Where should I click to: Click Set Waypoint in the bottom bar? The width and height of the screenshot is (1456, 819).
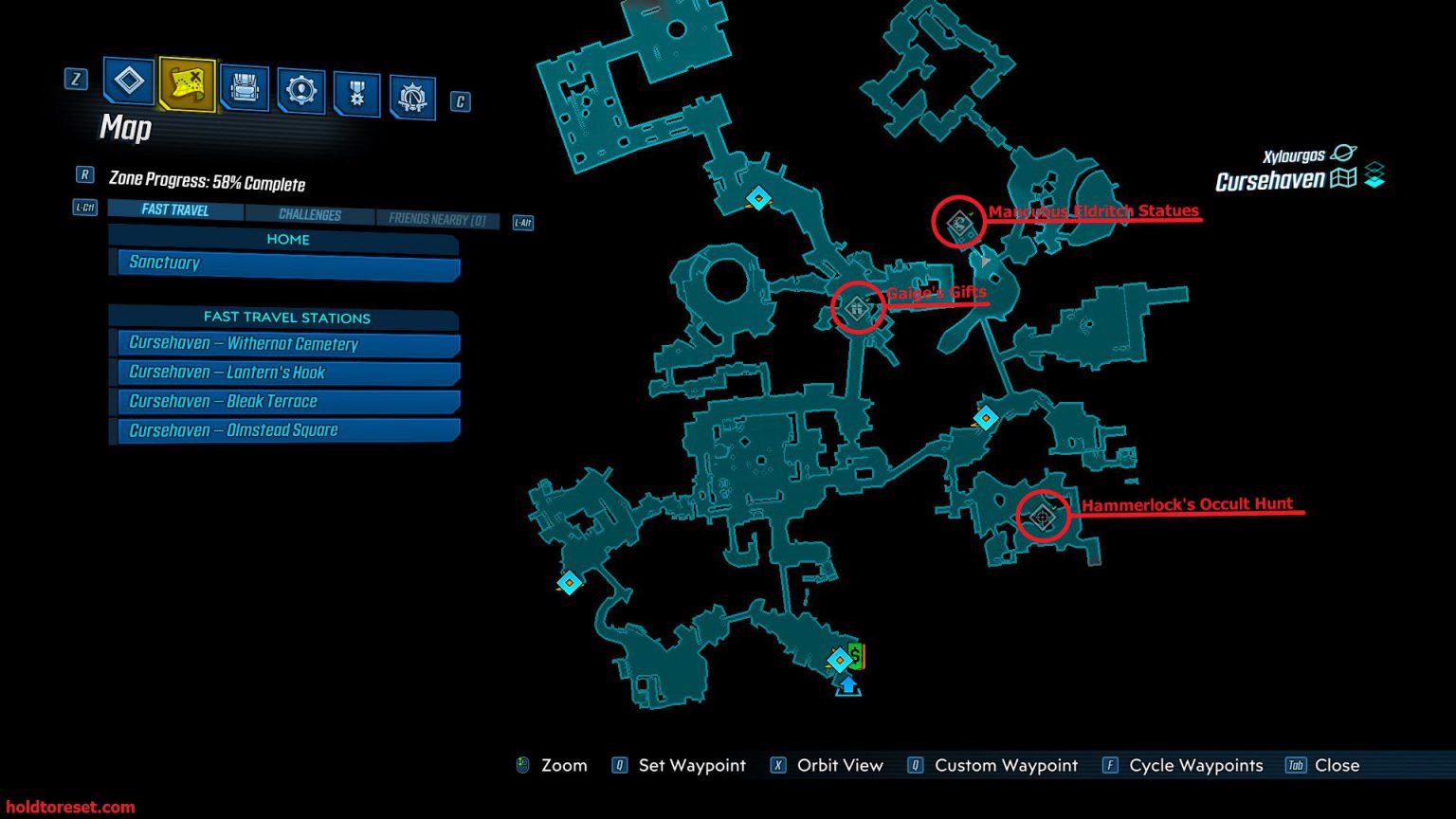pyautogui.click(x=691, y=765)
